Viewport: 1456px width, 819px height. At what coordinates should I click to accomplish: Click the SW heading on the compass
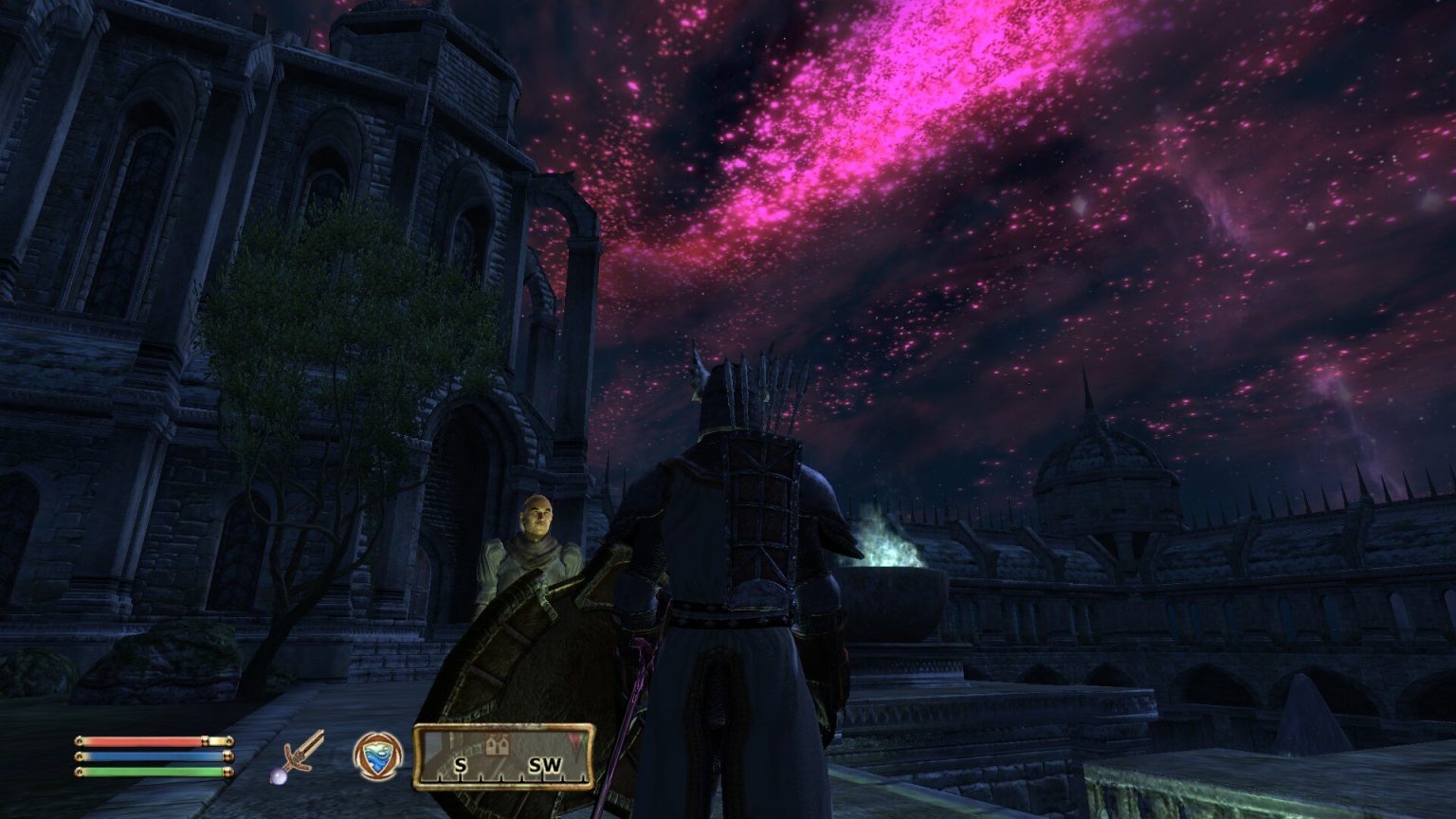[x=547, y=765]
